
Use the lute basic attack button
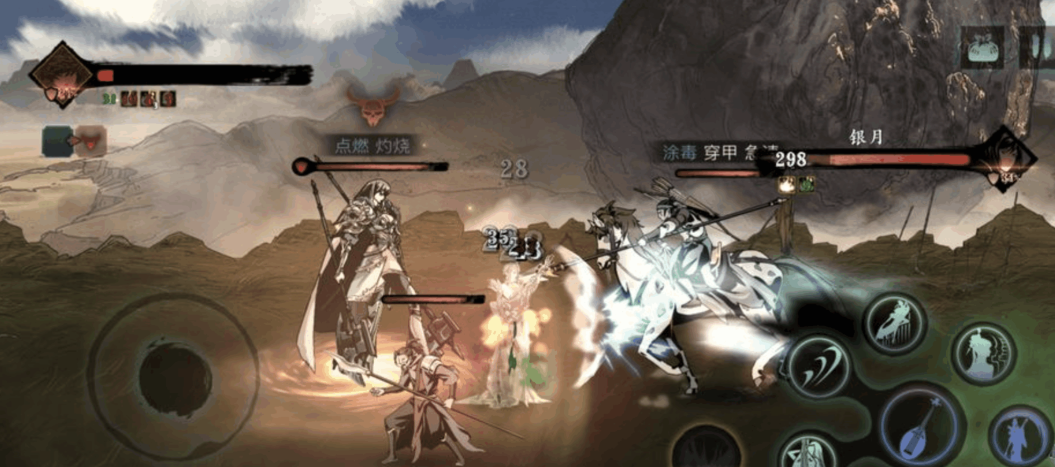(x=918, y=424)
